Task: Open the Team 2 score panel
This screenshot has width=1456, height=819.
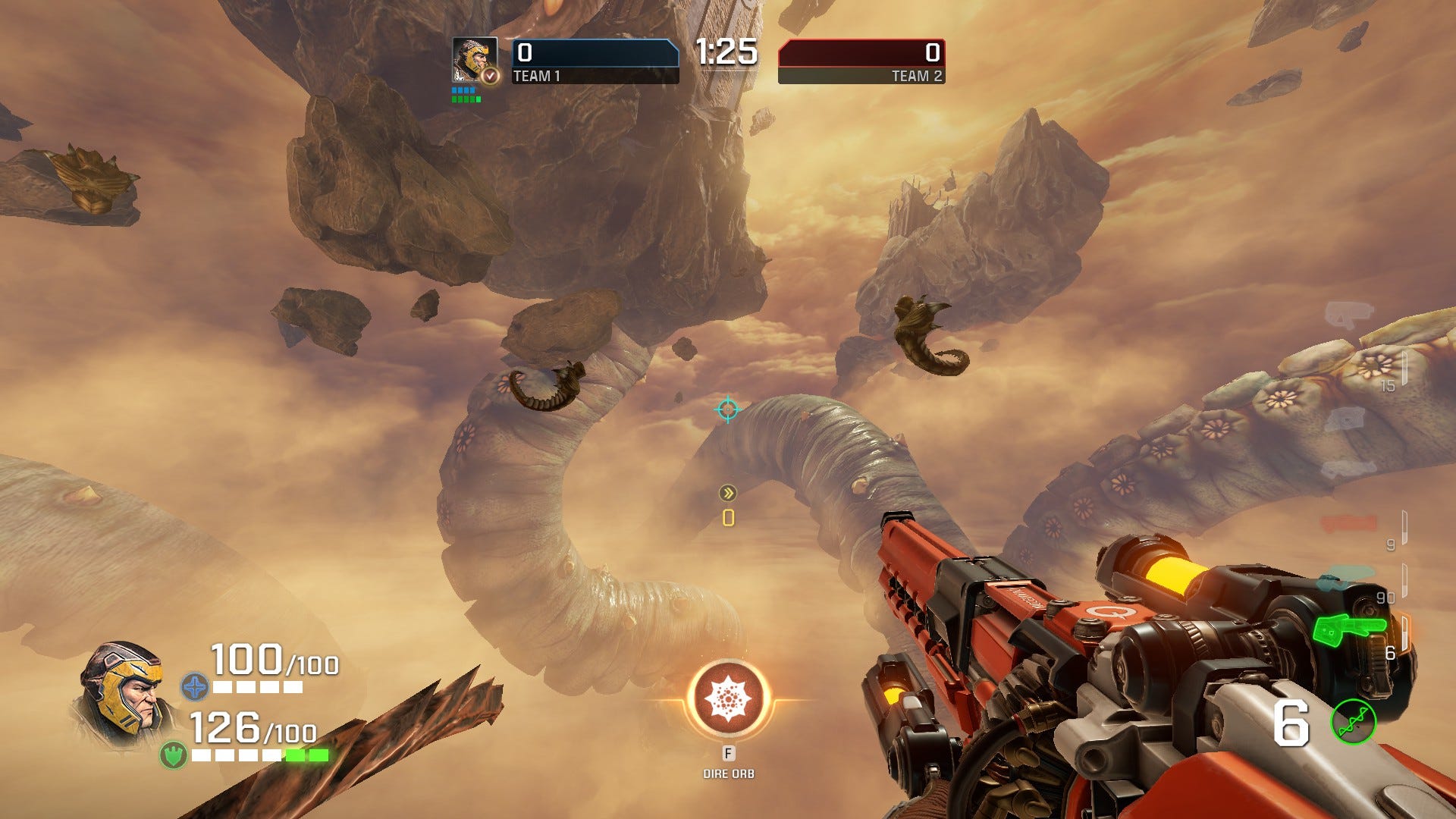Action: click(x=861, y=61)
